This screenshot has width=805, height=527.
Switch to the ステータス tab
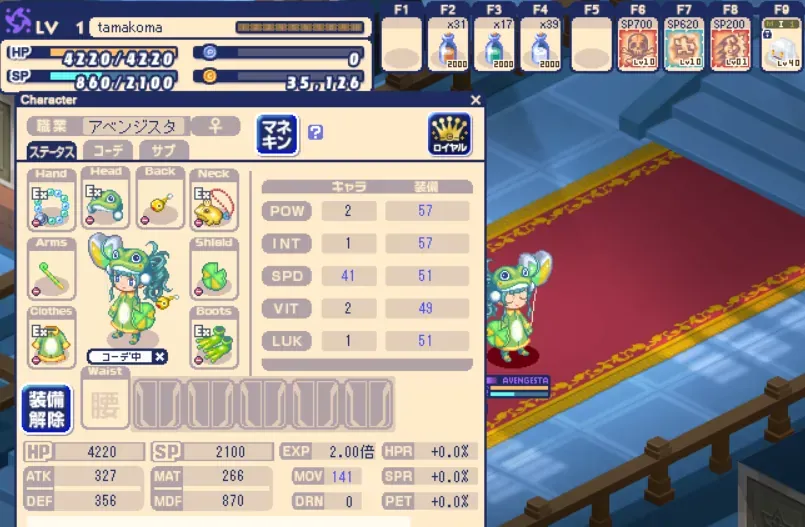(x=51, y=151)
